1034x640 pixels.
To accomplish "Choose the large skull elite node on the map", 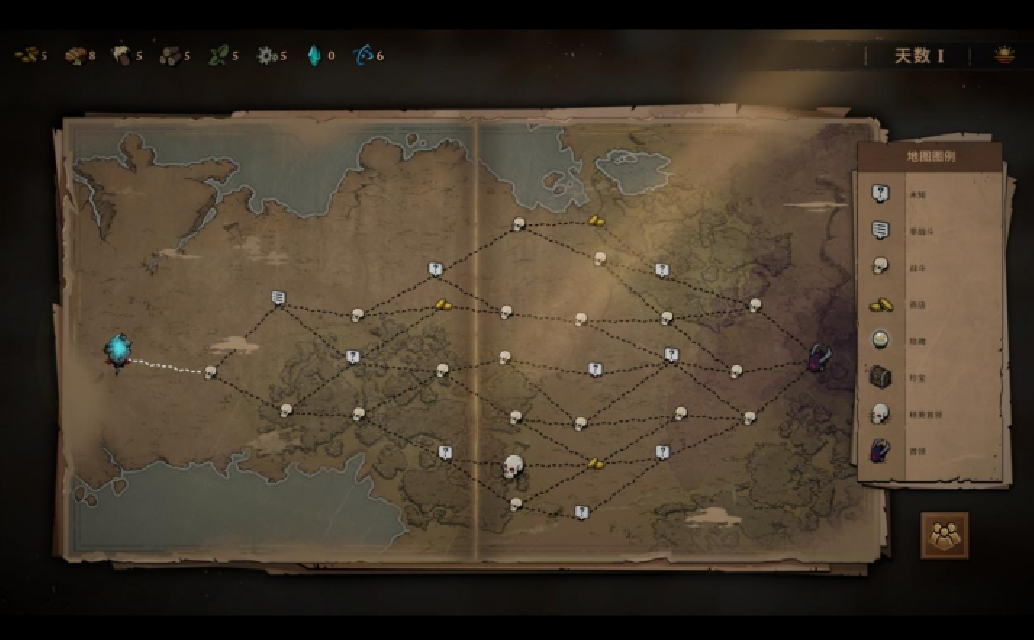I will coord(514,466).
